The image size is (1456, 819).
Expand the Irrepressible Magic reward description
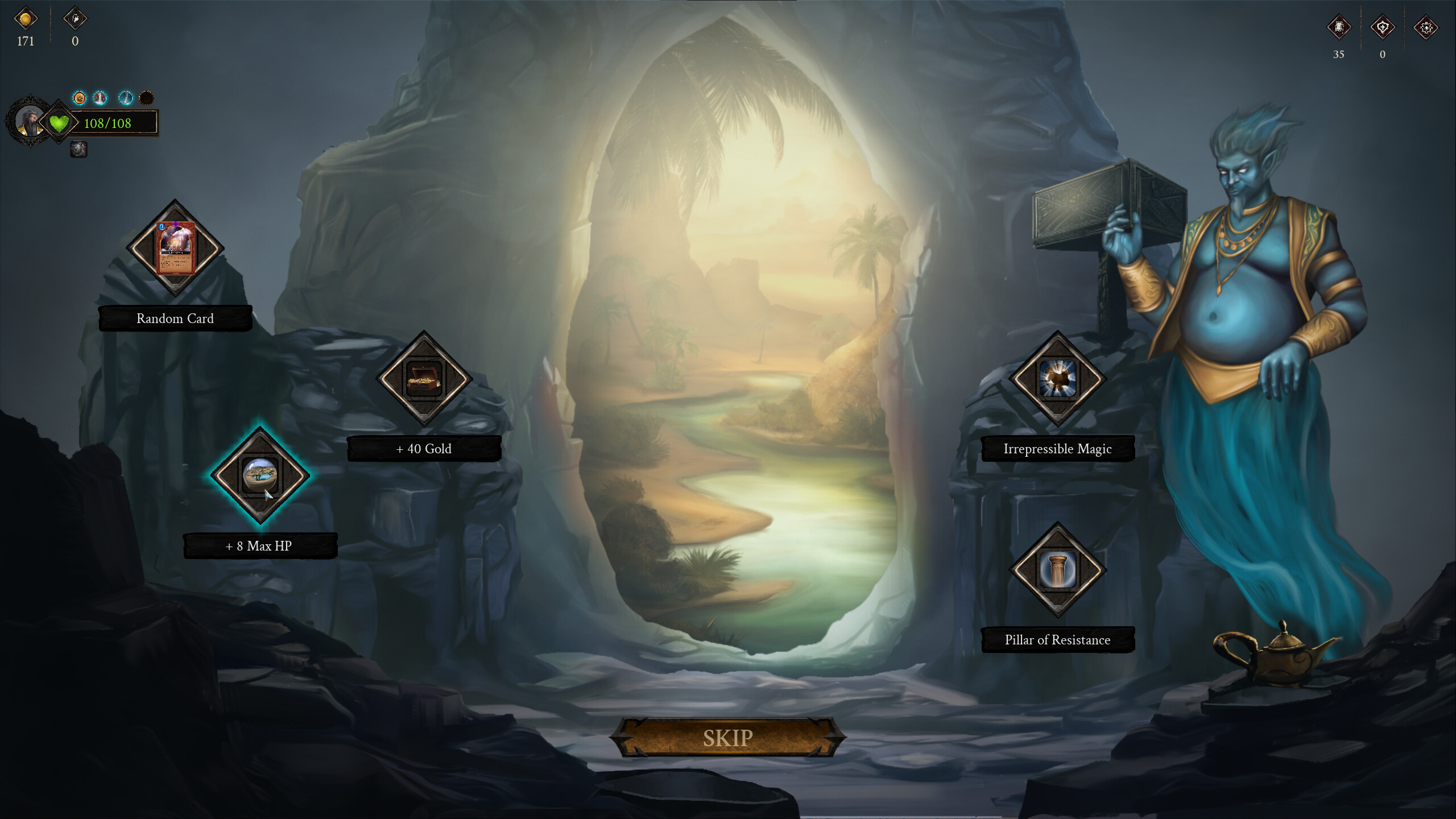1057,449
